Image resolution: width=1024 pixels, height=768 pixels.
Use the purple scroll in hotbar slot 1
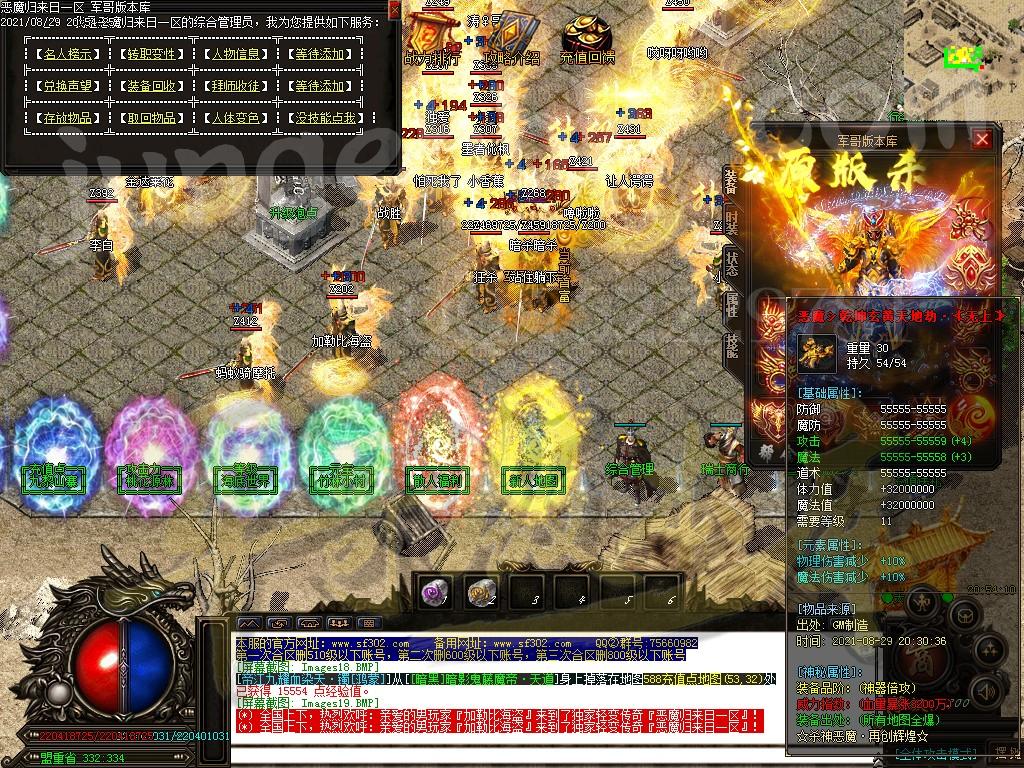[x=435, y=592]
